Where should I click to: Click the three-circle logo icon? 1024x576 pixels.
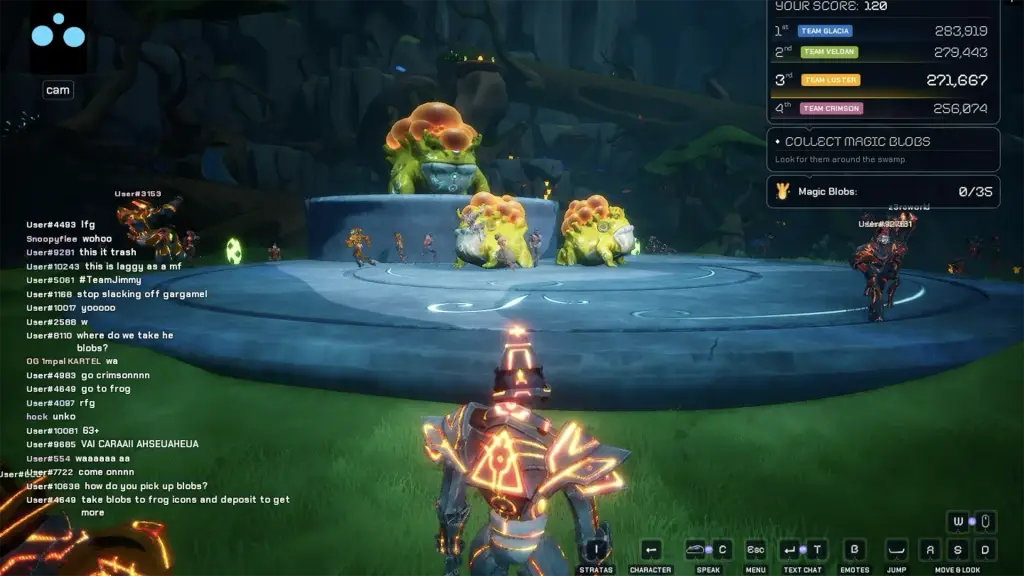57,33
